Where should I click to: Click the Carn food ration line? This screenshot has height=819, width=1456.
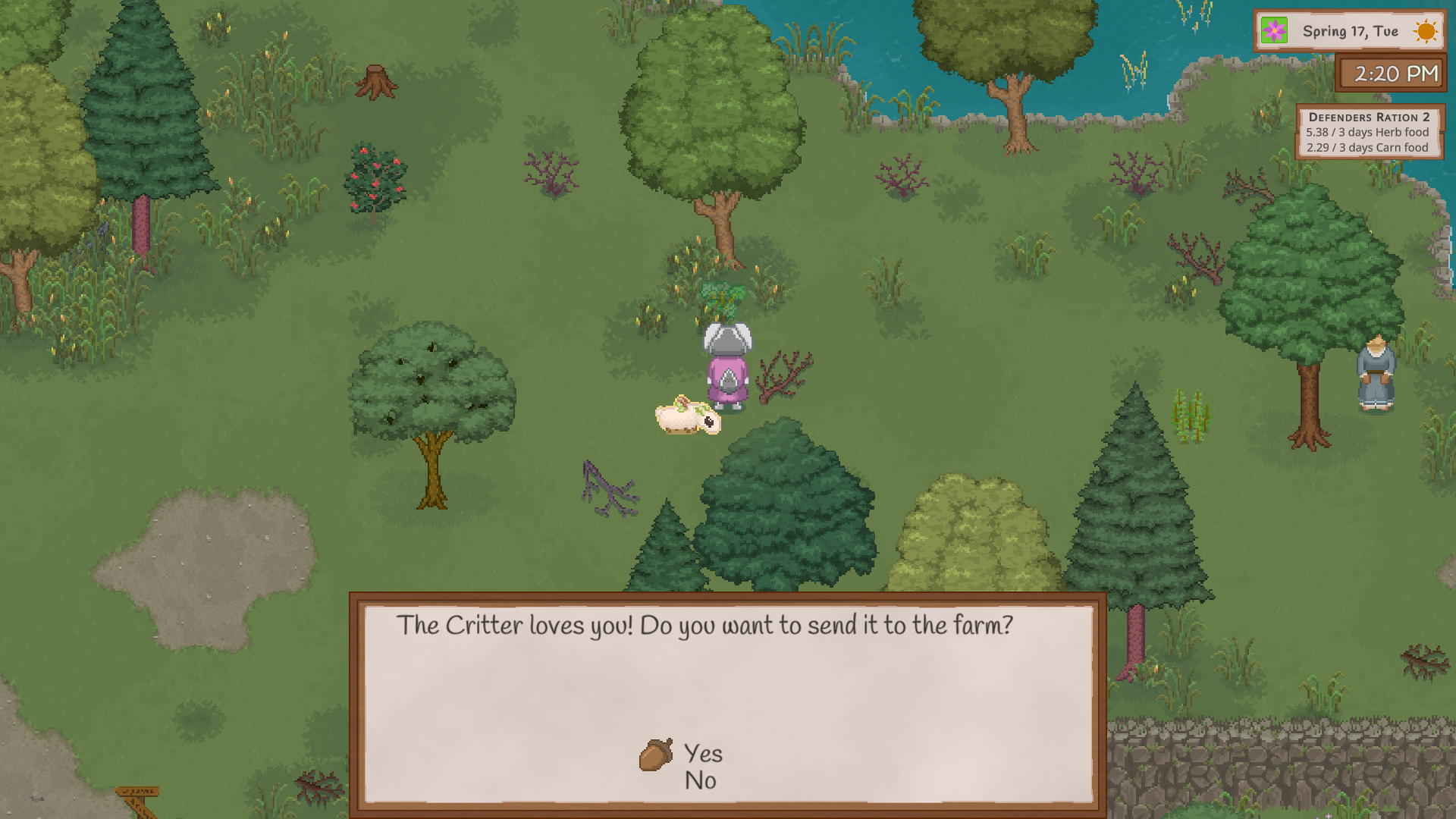pyautogui.click(x=1367, y=149)
